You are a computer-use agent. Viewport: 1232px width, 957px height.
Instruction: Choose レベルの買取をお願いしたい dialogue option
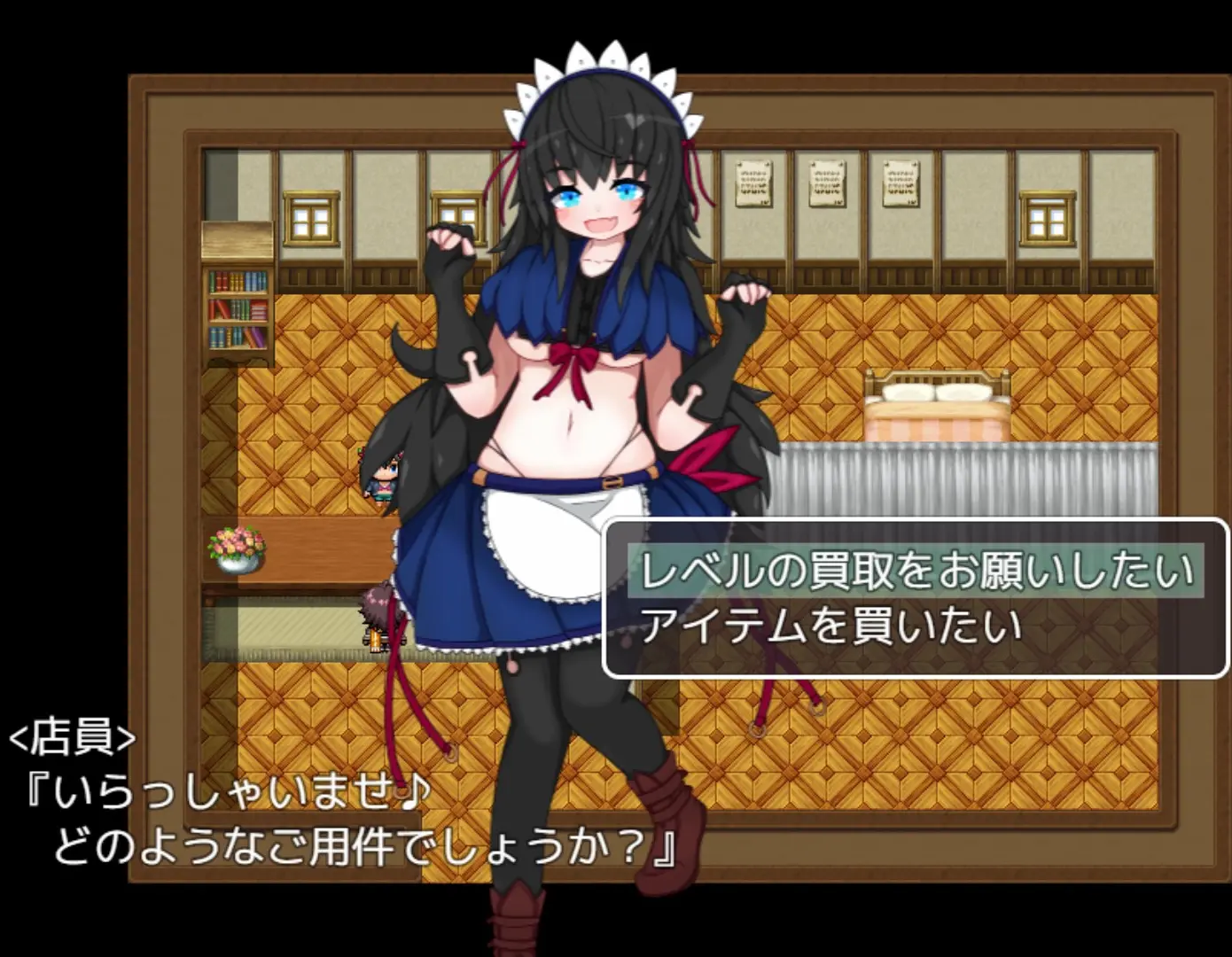(916, 571)
